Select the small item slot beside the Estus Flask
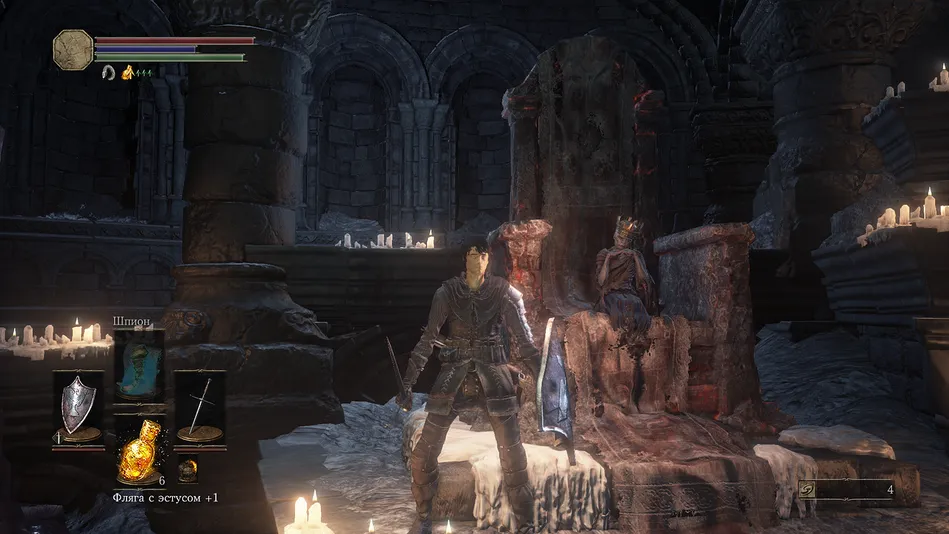The image size is (949, 534). click(187, 469)
